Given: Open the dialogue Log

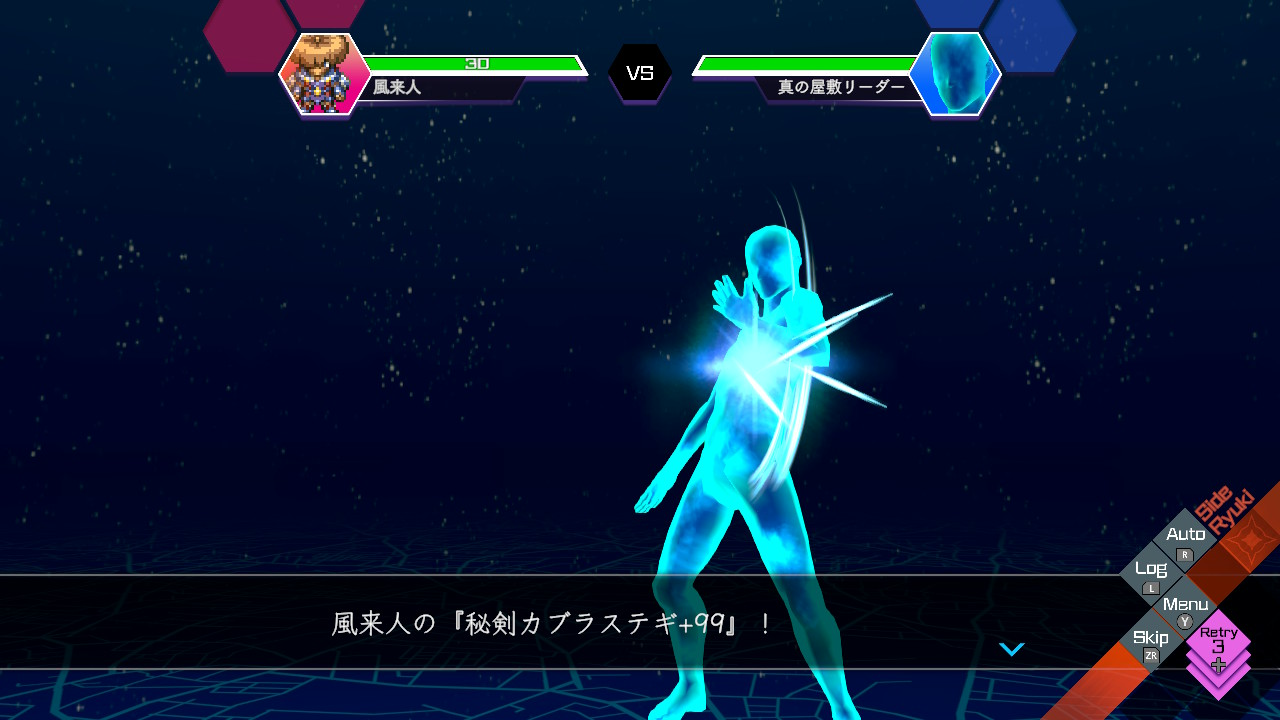Looking at the screenshot, I should coord(1151,574).
